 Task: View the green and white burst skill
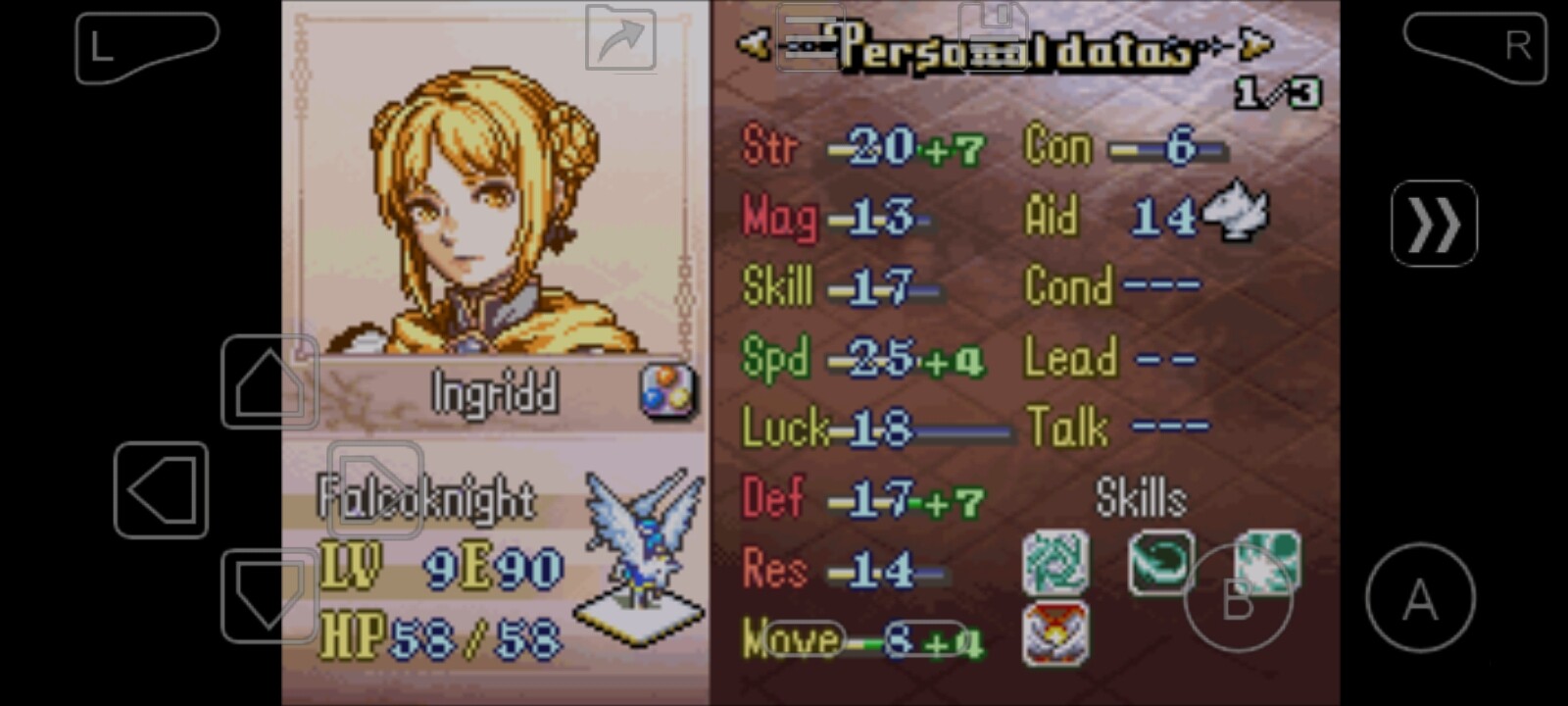(1268, 562)
